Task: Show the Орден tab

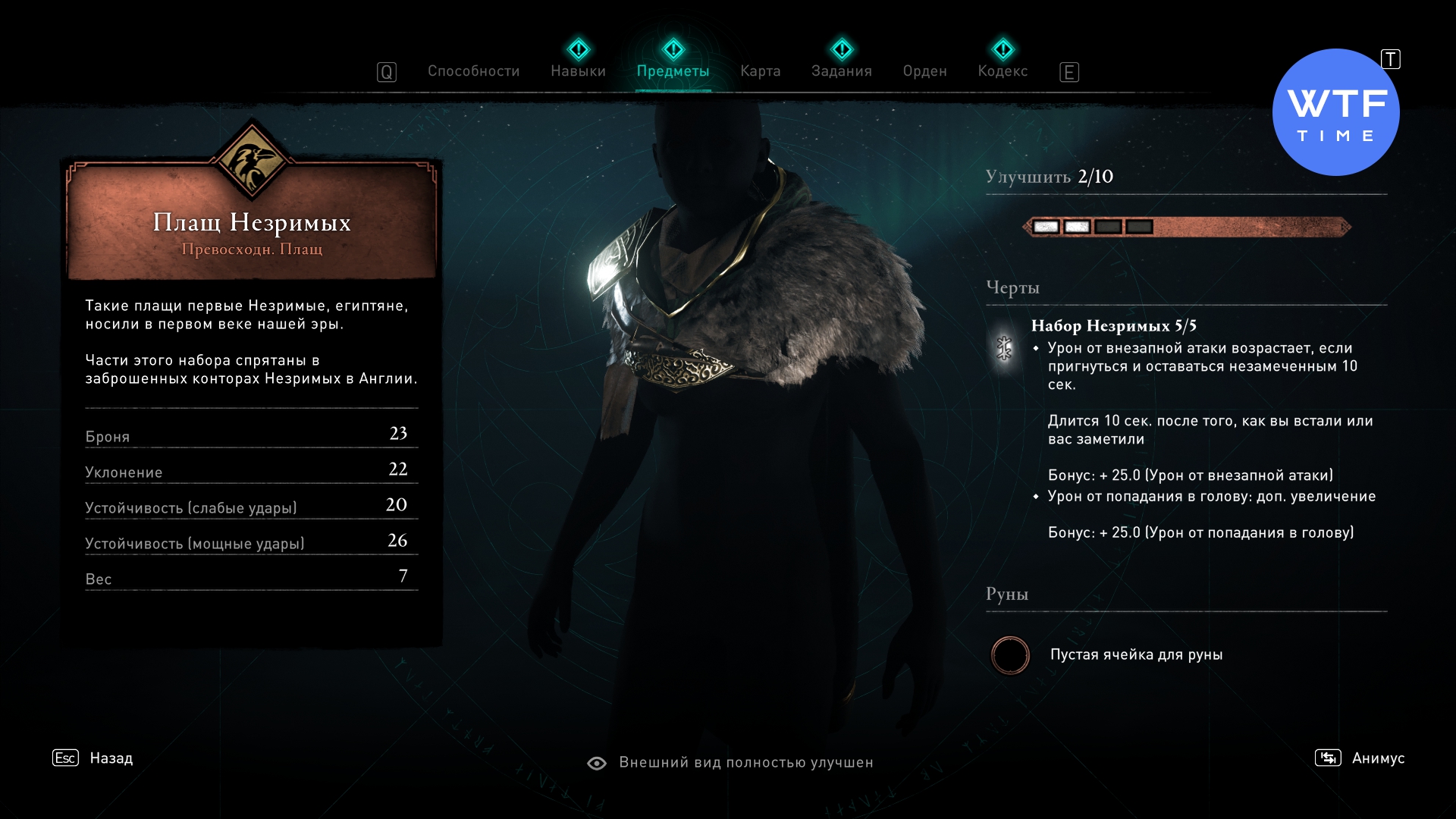Action: pos(924,71)
